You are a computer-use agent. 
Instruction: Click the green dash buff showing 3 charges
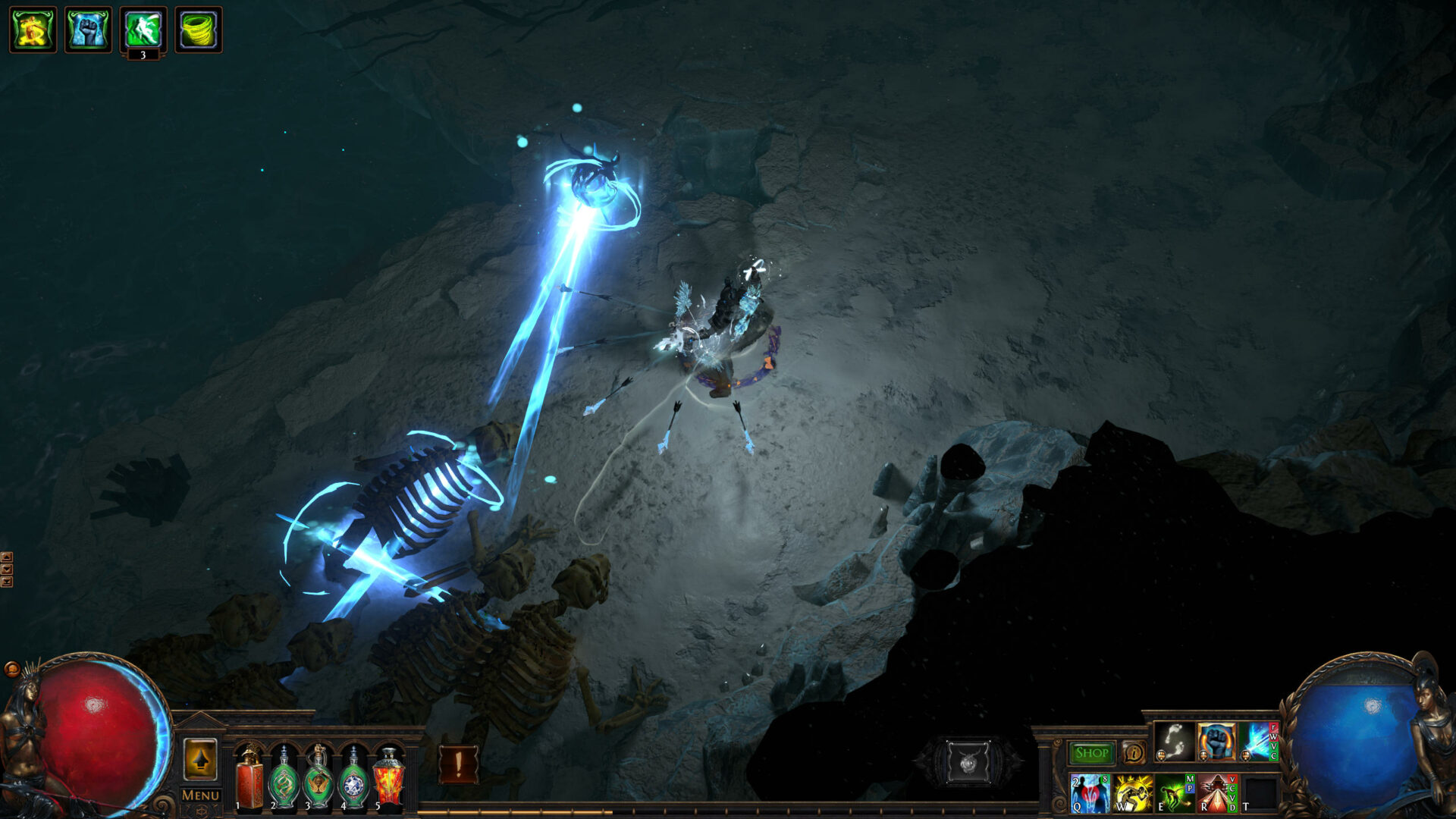(142, 30)
